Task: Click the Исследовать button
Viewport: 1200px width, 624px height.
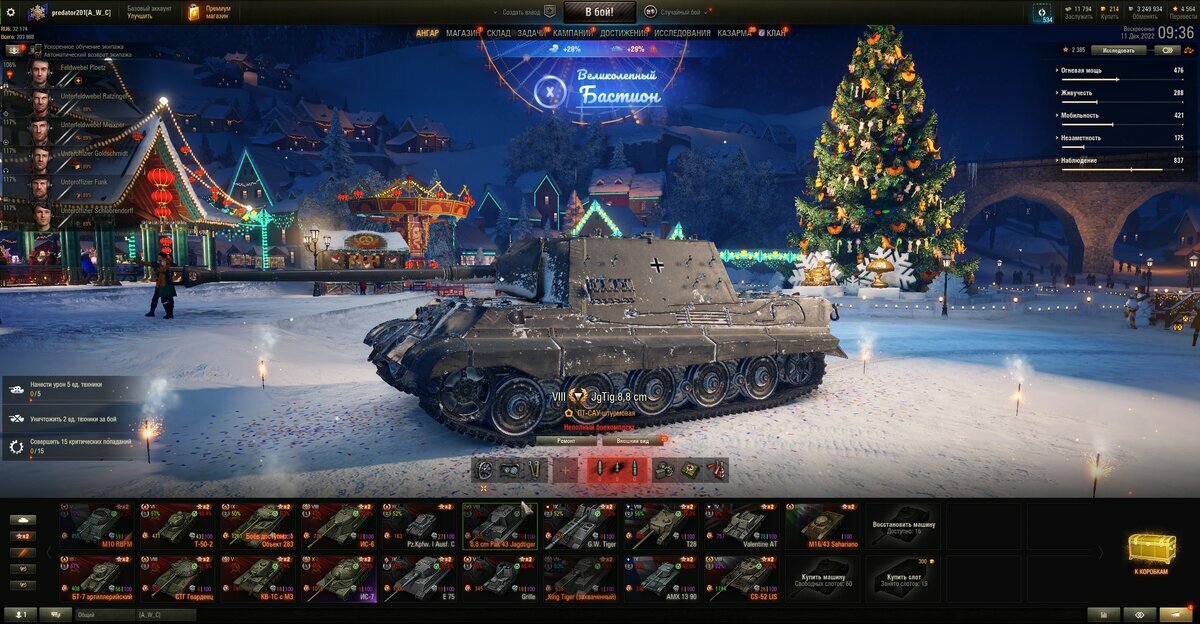Action: [1118, 49]
